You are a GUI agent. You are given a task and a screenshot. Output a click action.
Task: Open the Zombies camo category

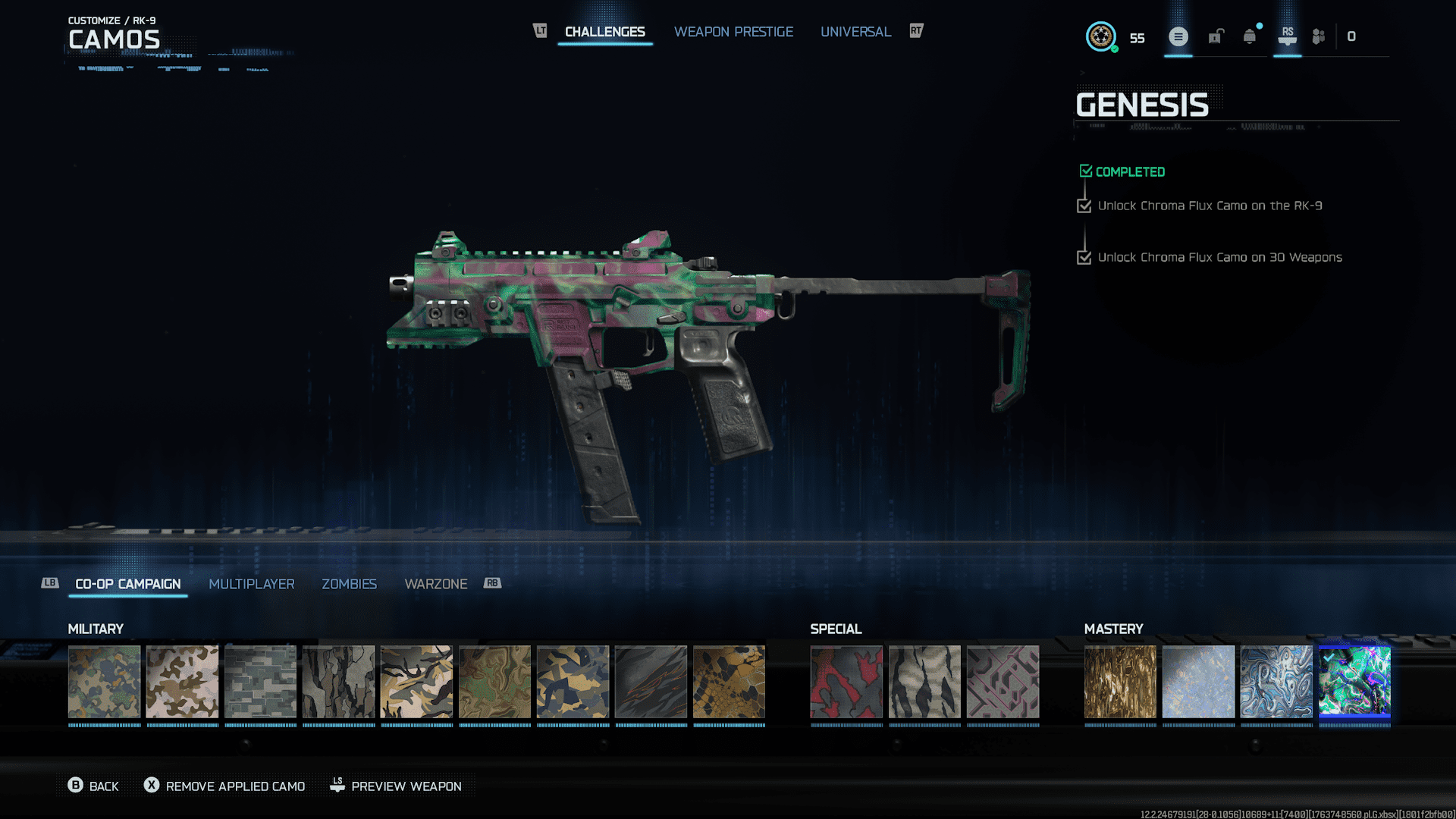pyautogui.click(x=349, y=584)
